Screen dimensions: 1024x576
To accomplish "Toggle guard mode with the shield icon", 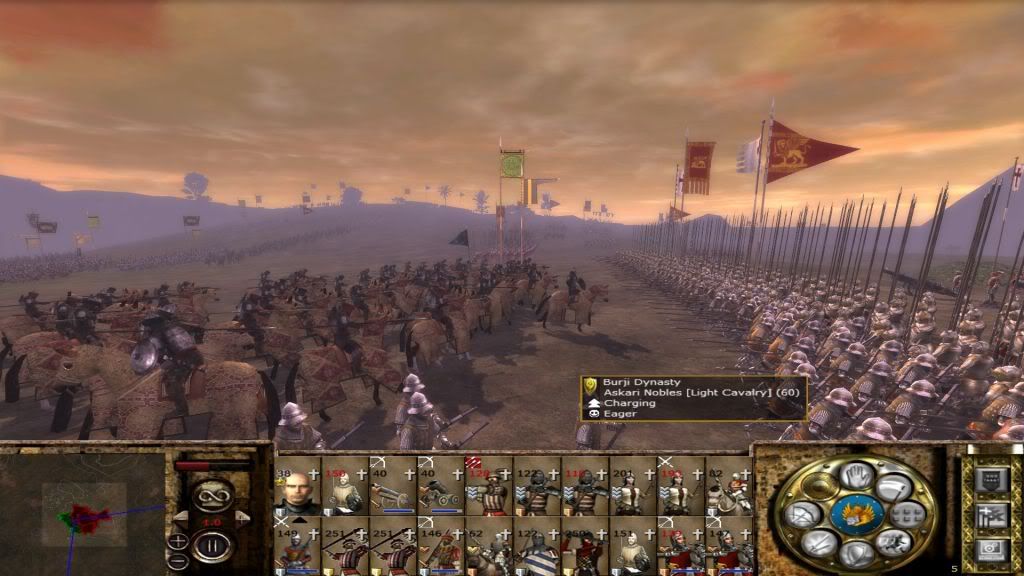I will (x=857, y=553).
